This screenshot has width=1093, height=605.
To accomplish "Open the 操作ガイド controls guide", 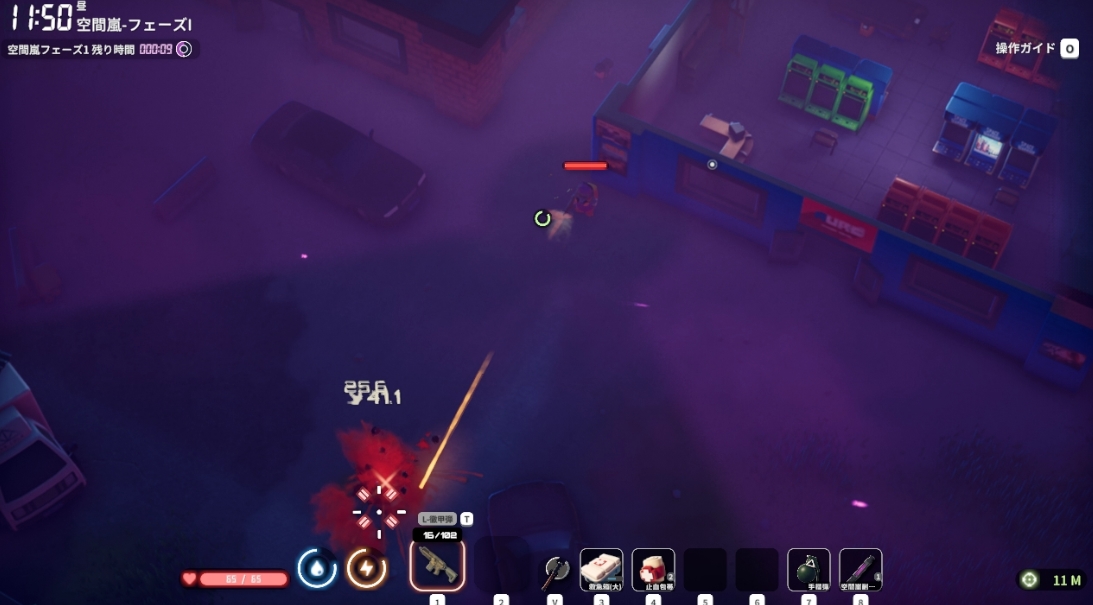I will click(1037, 48).
